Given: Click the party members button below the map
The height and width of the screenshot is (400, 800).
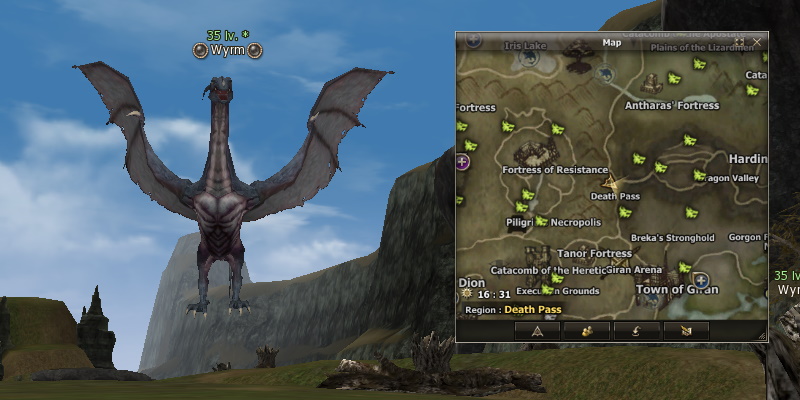Looking at the screenshot, I should click(587, 330).
